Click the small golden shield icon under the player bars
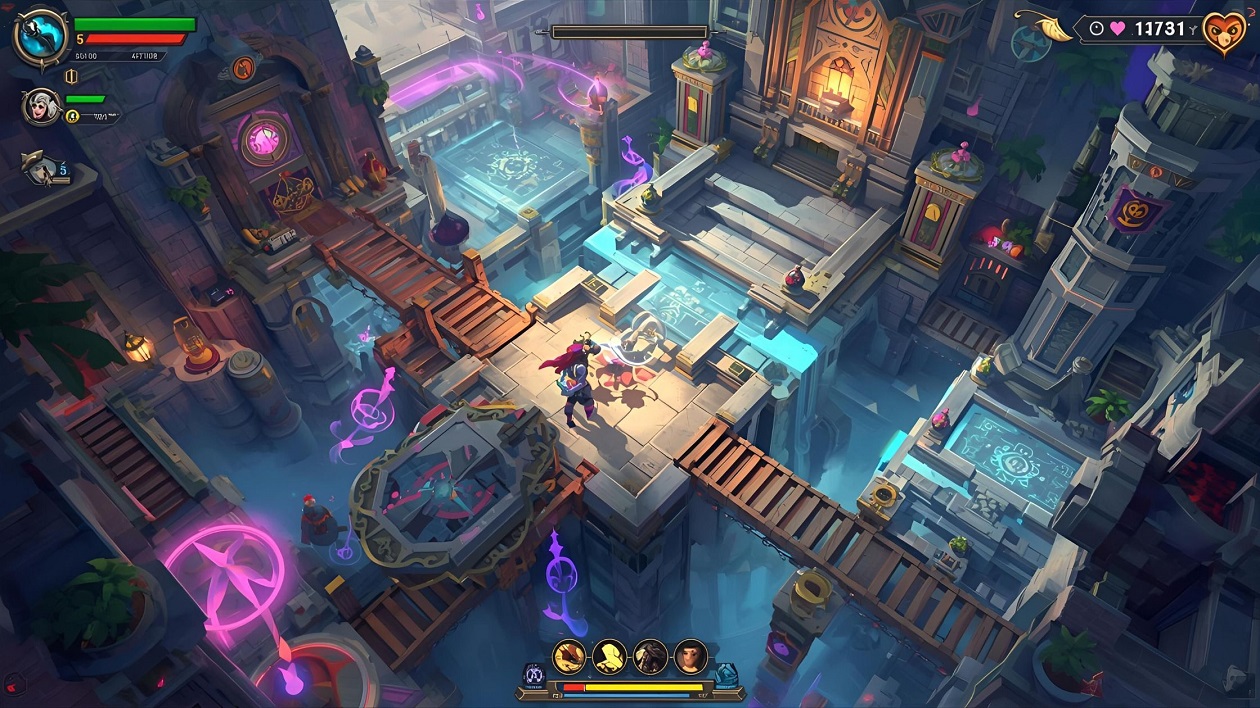Viewport: 1260px width, 708px height. coord(71,76)
